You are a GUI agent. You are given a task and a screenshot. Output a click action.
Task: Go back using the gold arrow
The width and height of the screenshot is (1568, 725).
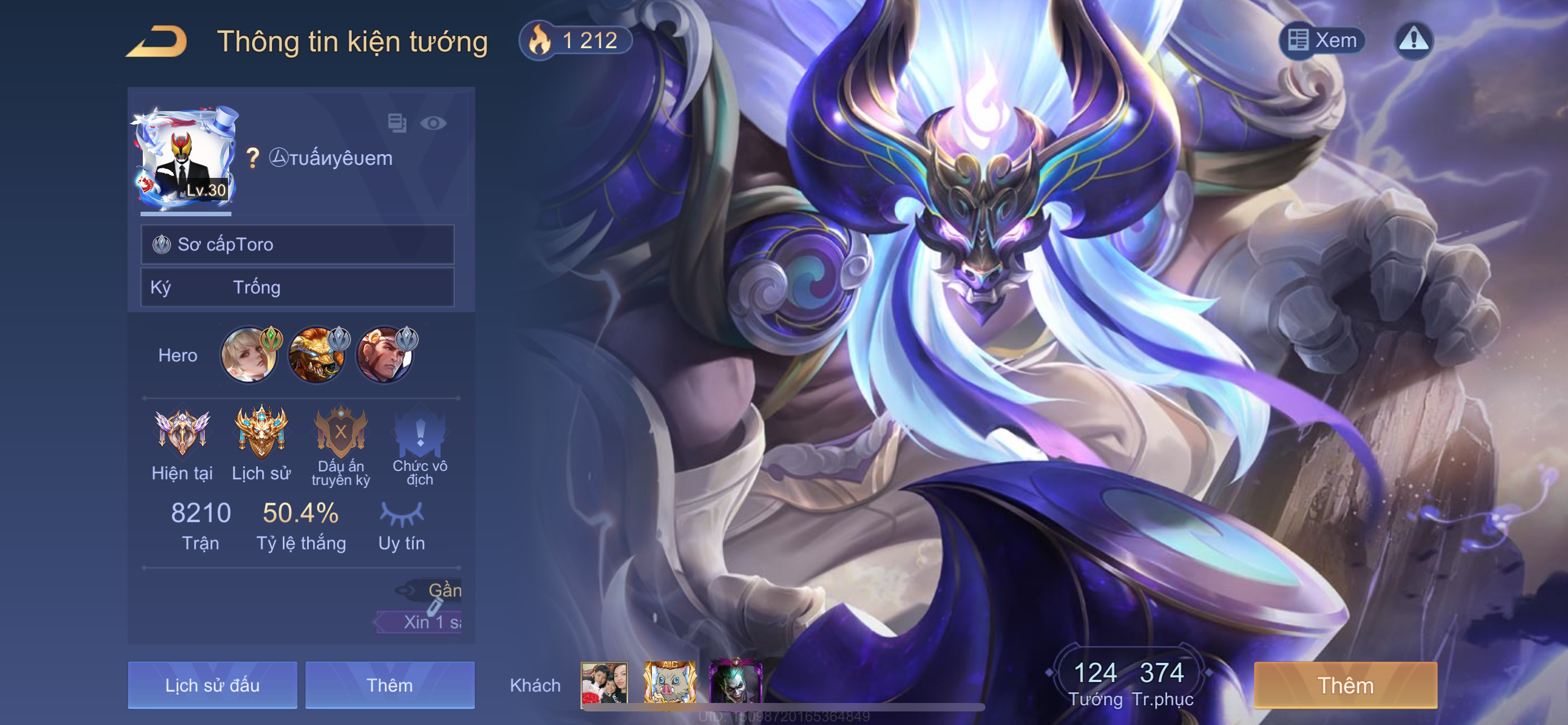coord(156,41)
